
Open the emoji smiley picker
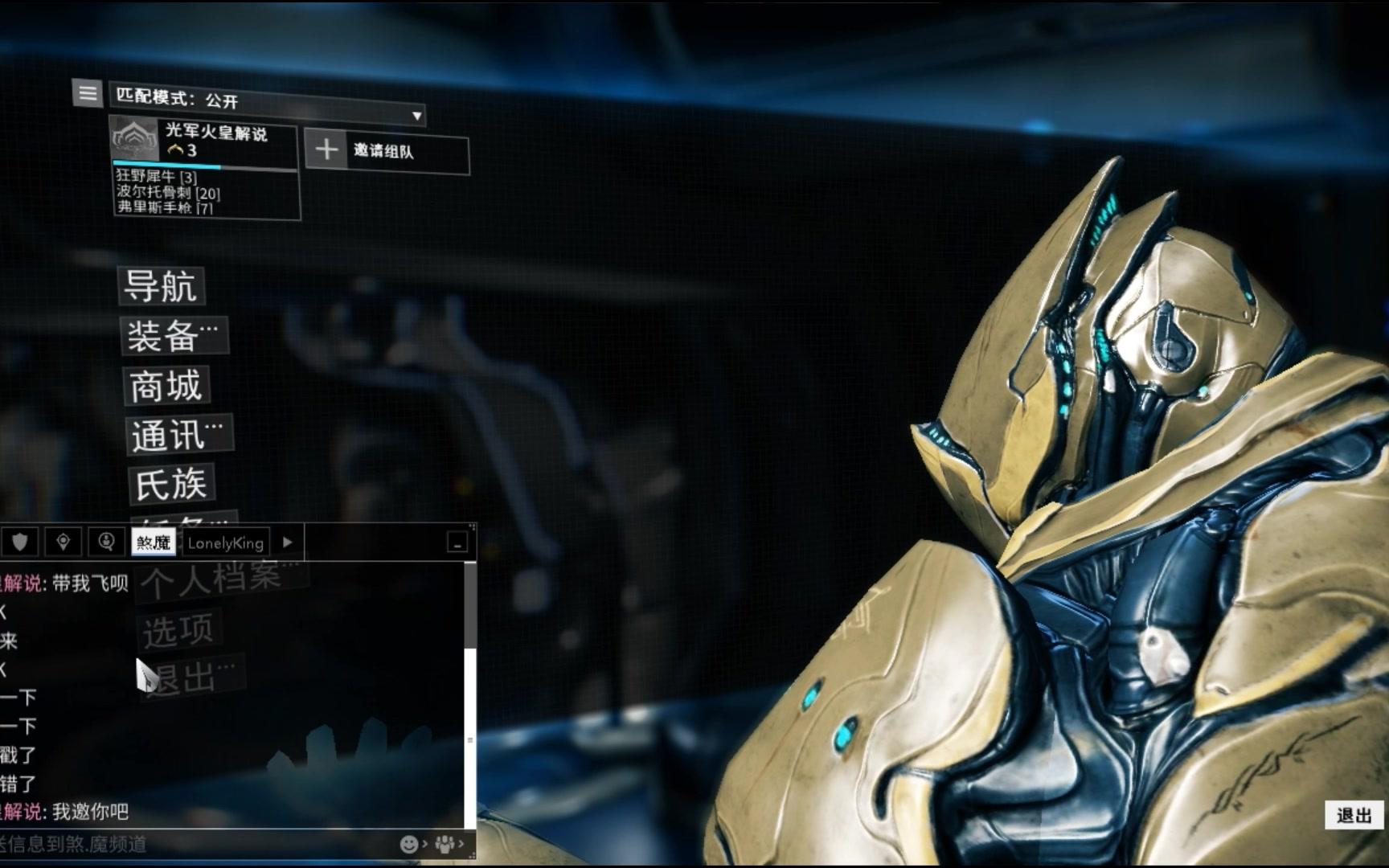pyautogui.click(x=409, y=844)
